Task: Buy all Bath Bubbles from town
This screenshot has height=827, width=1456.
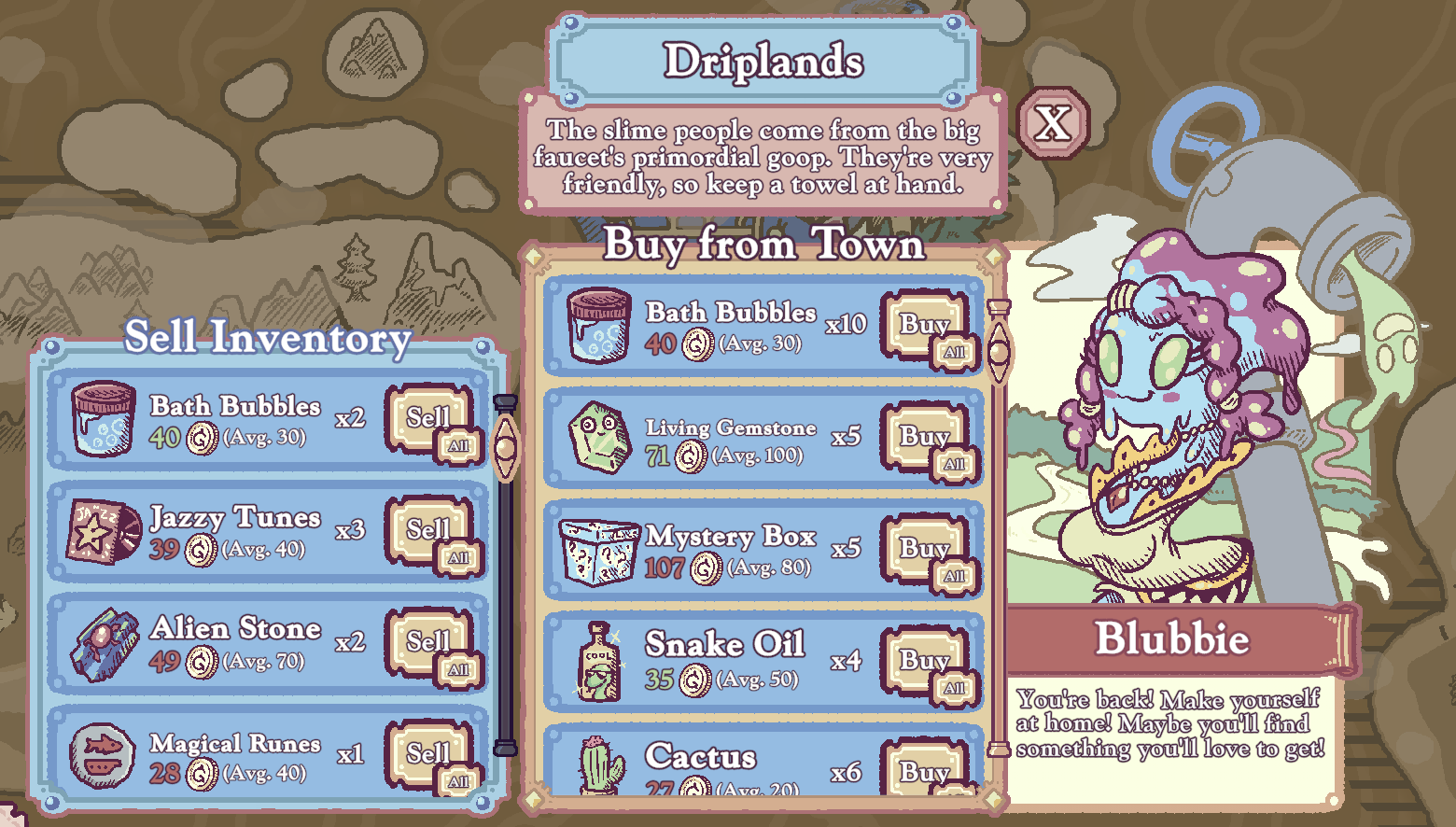Action: (x=954, y=352)
